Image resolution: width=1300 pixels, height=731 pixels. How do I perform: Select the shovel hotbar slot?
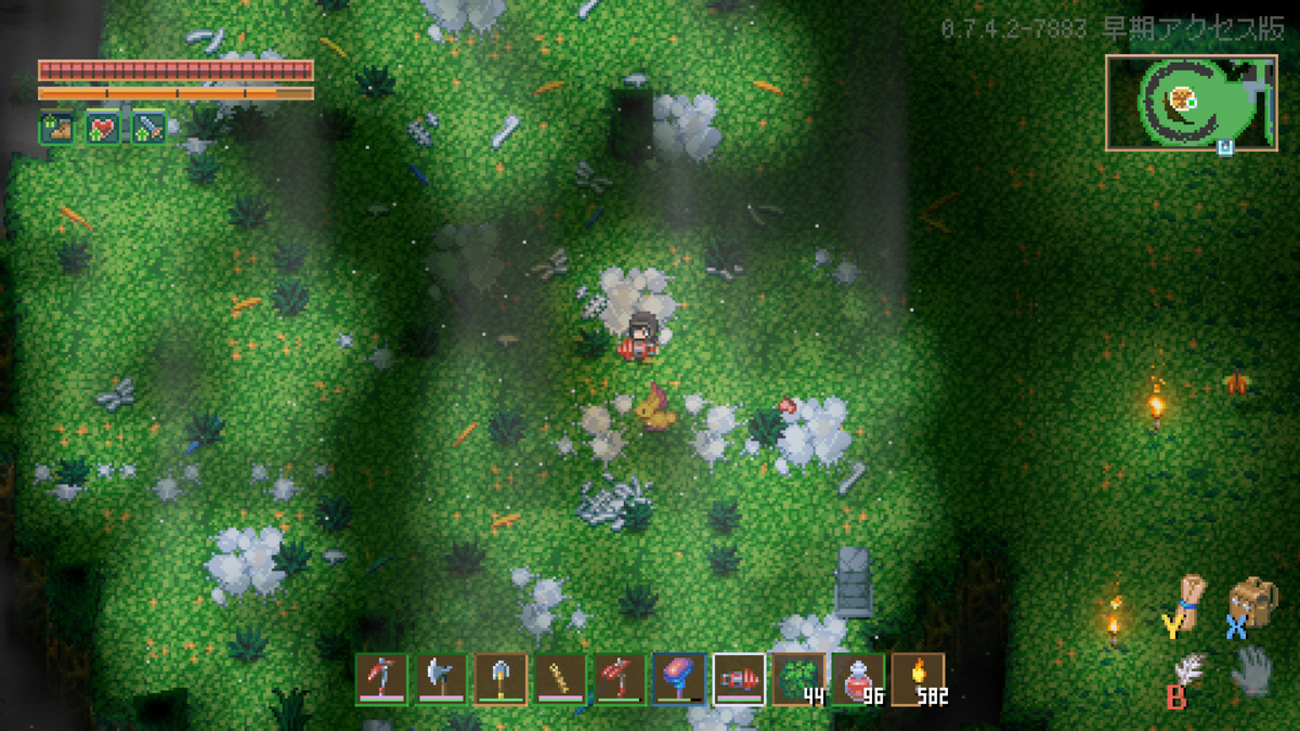point(500,679)
